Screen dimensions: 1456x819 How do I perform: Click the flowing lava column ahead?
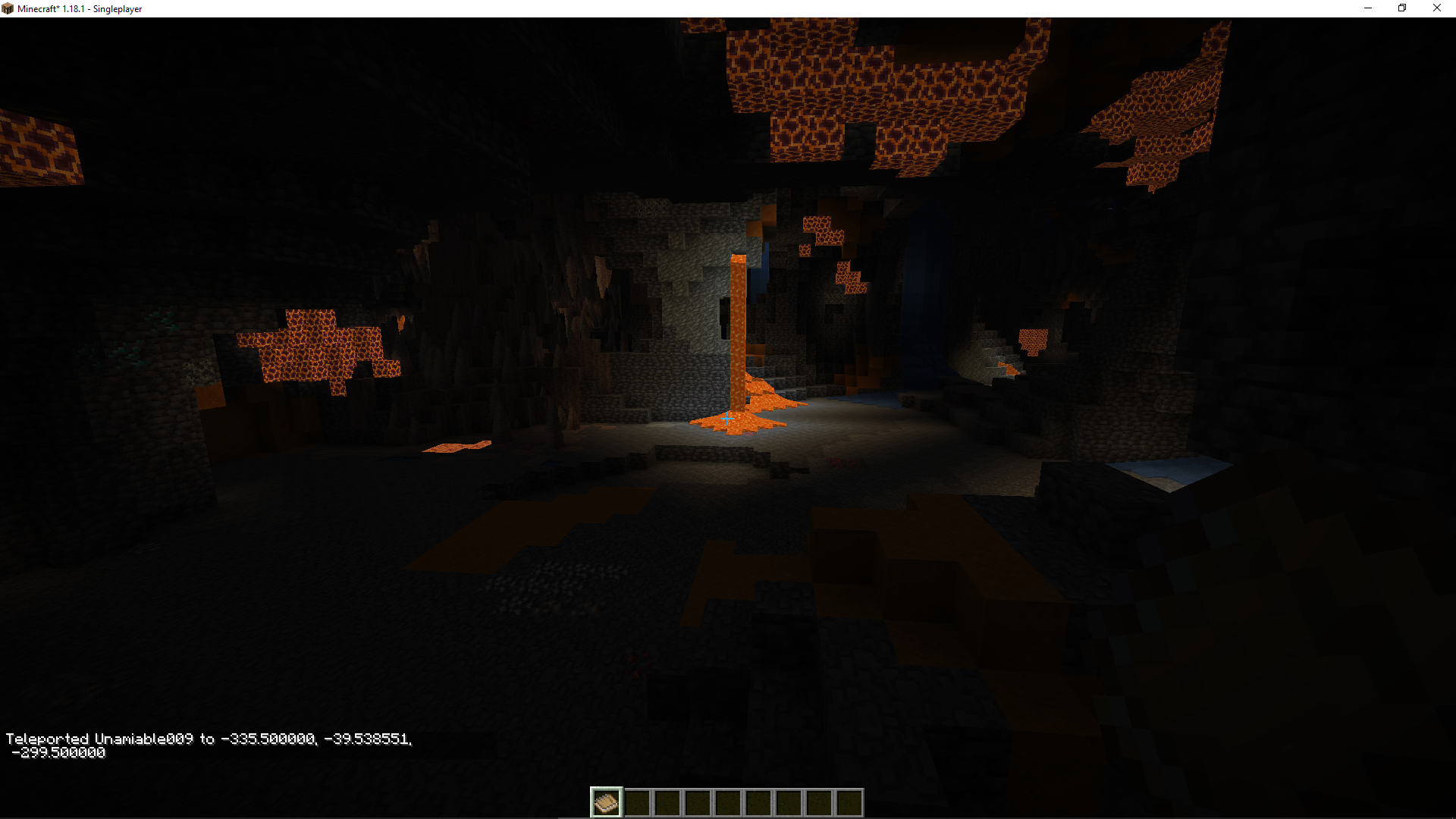[737, 326]
